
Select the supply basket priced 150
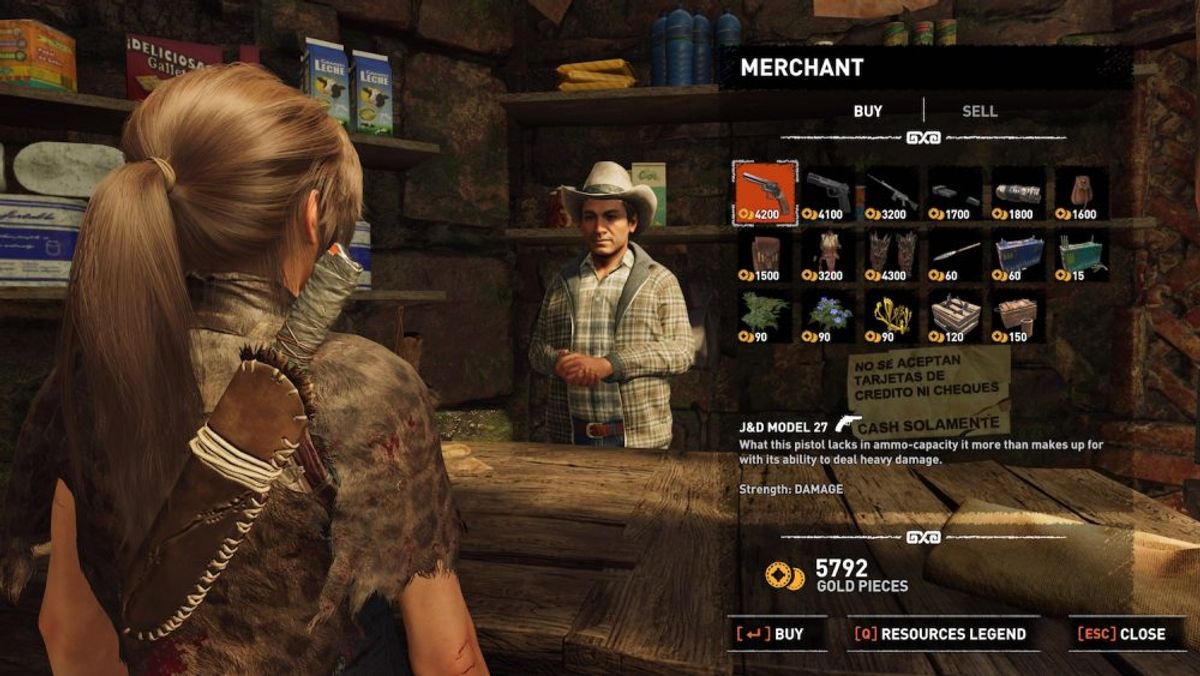coord(1018,316)
